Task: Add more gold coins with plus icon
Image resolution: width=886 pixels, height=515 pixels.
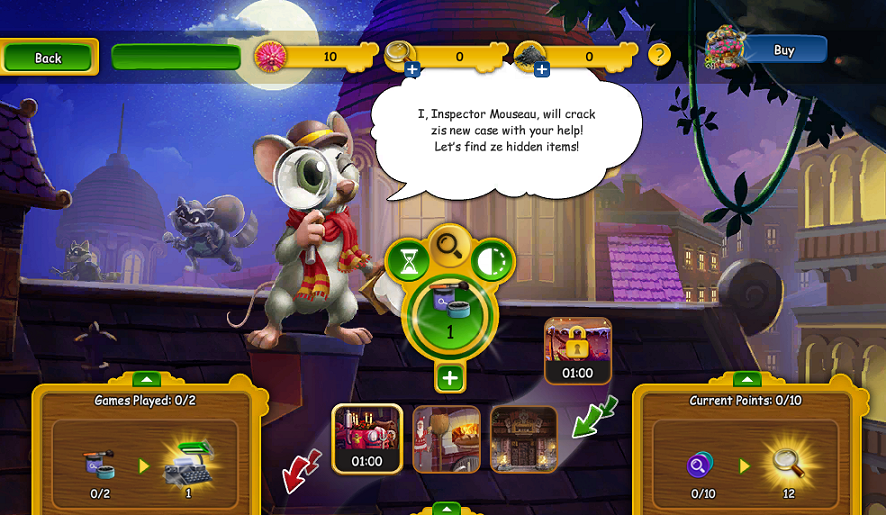Action: coord(412,69)
